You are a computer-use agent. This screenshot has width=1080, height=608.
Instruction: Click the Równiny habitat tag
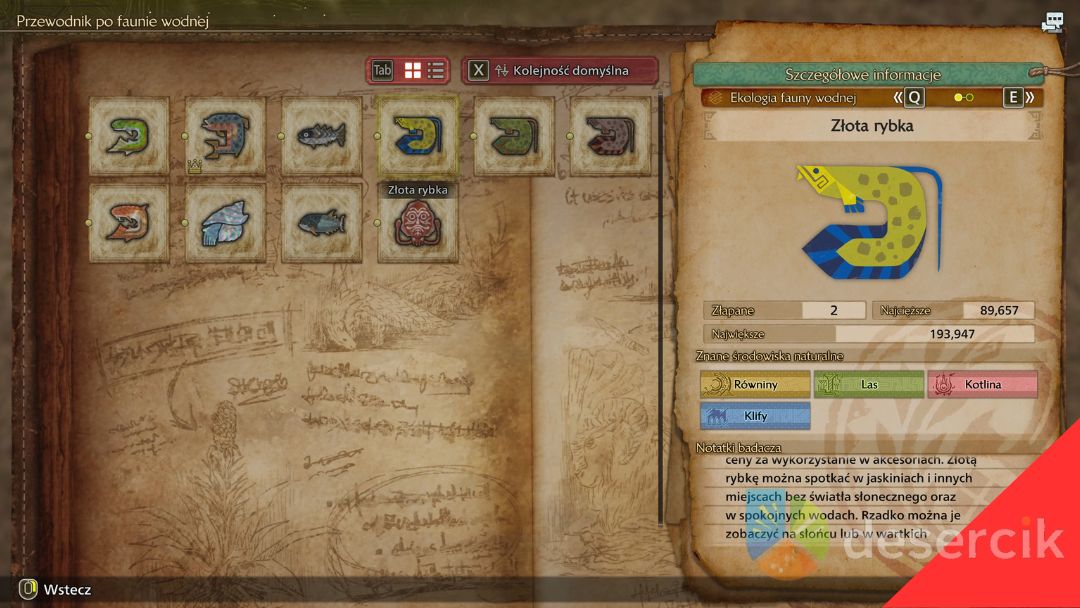tap(755, 384)
